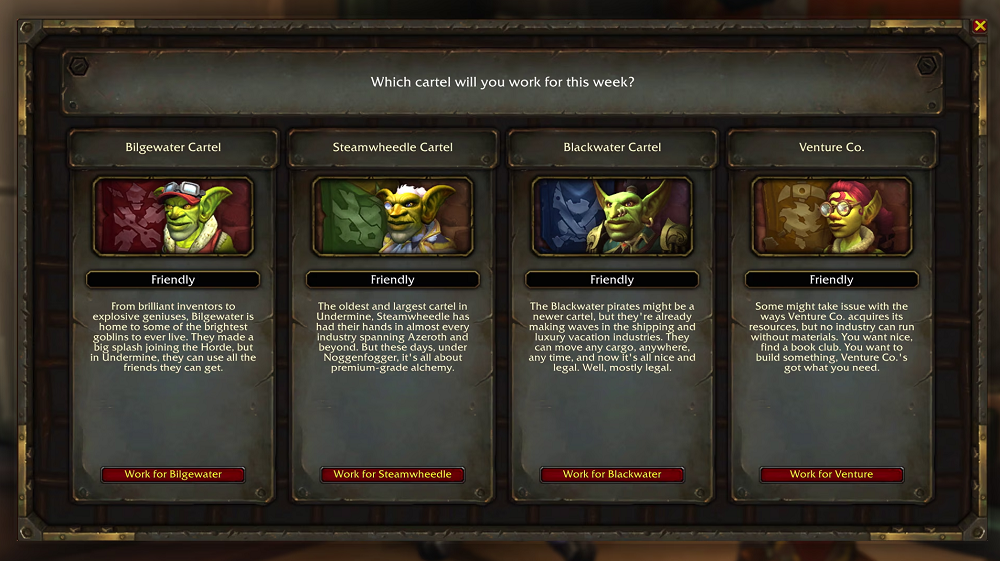Close the cartel selection window
Image resolution: width=1000 pixels, height=561 pixels.
tap(979, 26)
